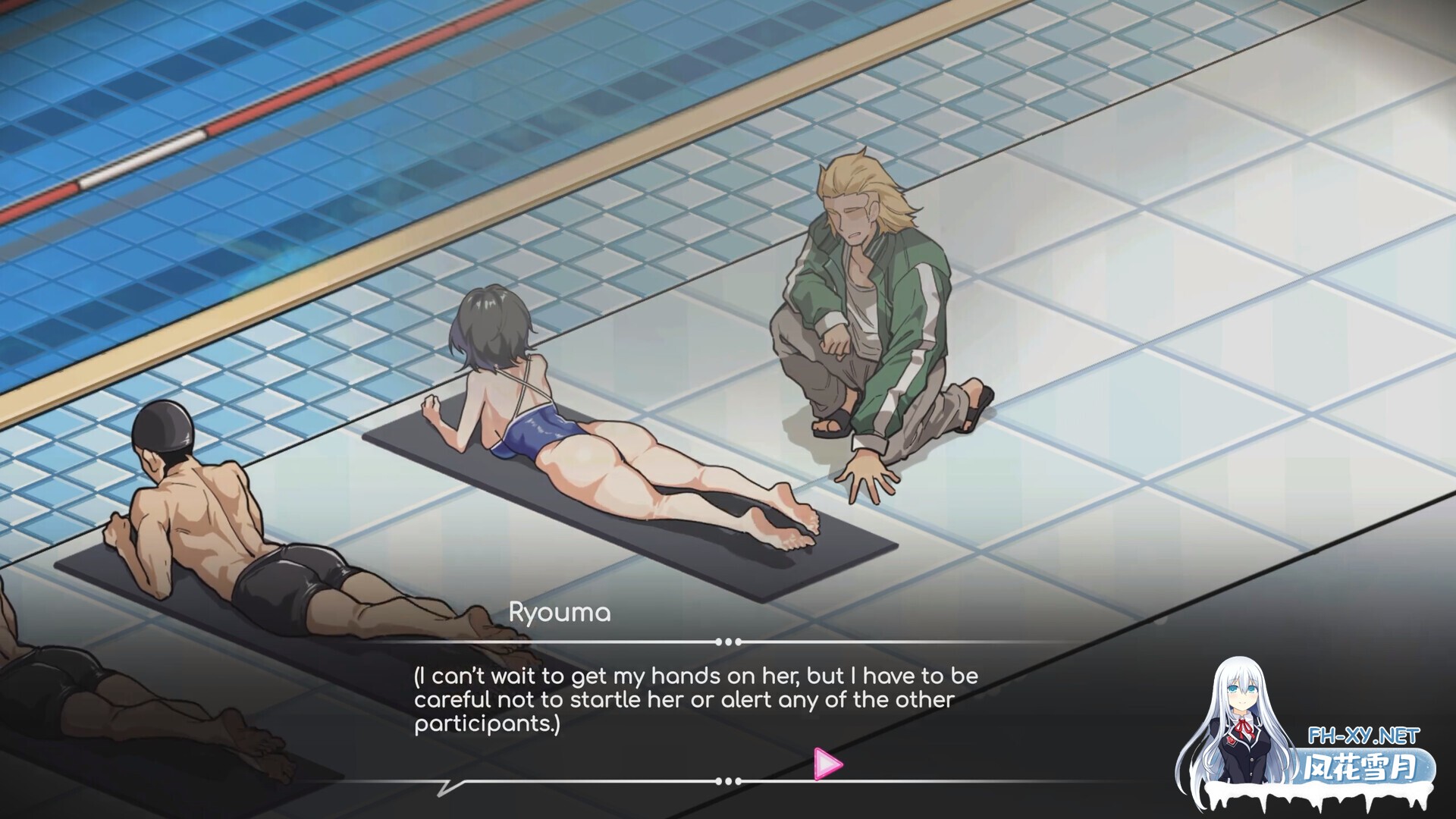The width and height of the screenshot is (1456, 819).
Task: Click the three-dot divider above the dialogue text
Action: pyautogui.click(x=728, y=641)
